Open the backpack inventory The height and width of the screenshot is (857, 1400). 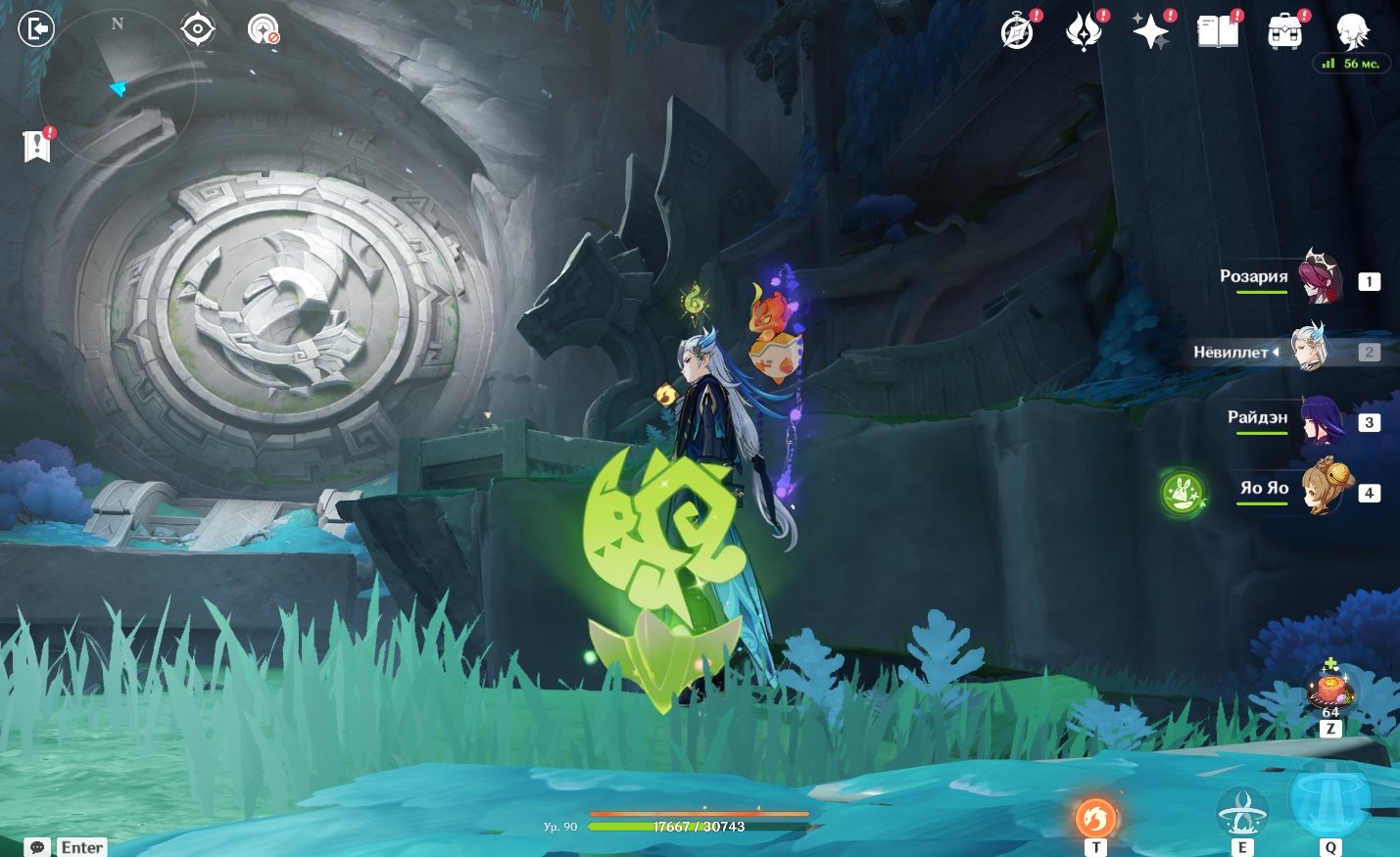pyautogui.click(x=1284, y=32)
